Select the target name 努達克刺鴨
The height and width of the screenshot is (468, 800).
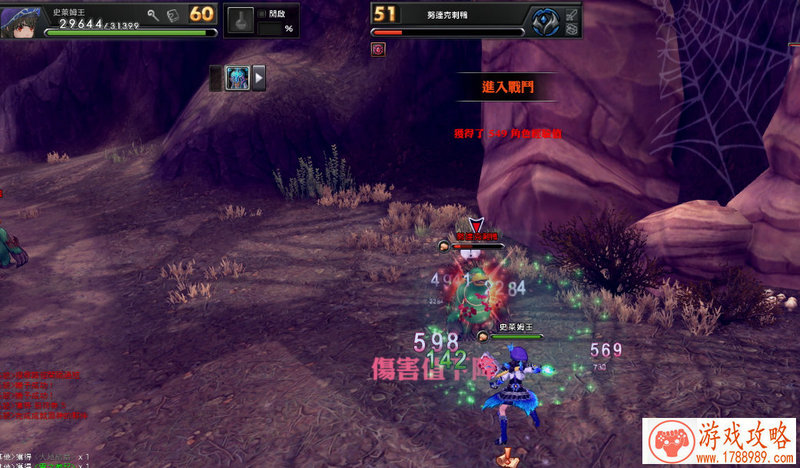(x=448, y=13)
